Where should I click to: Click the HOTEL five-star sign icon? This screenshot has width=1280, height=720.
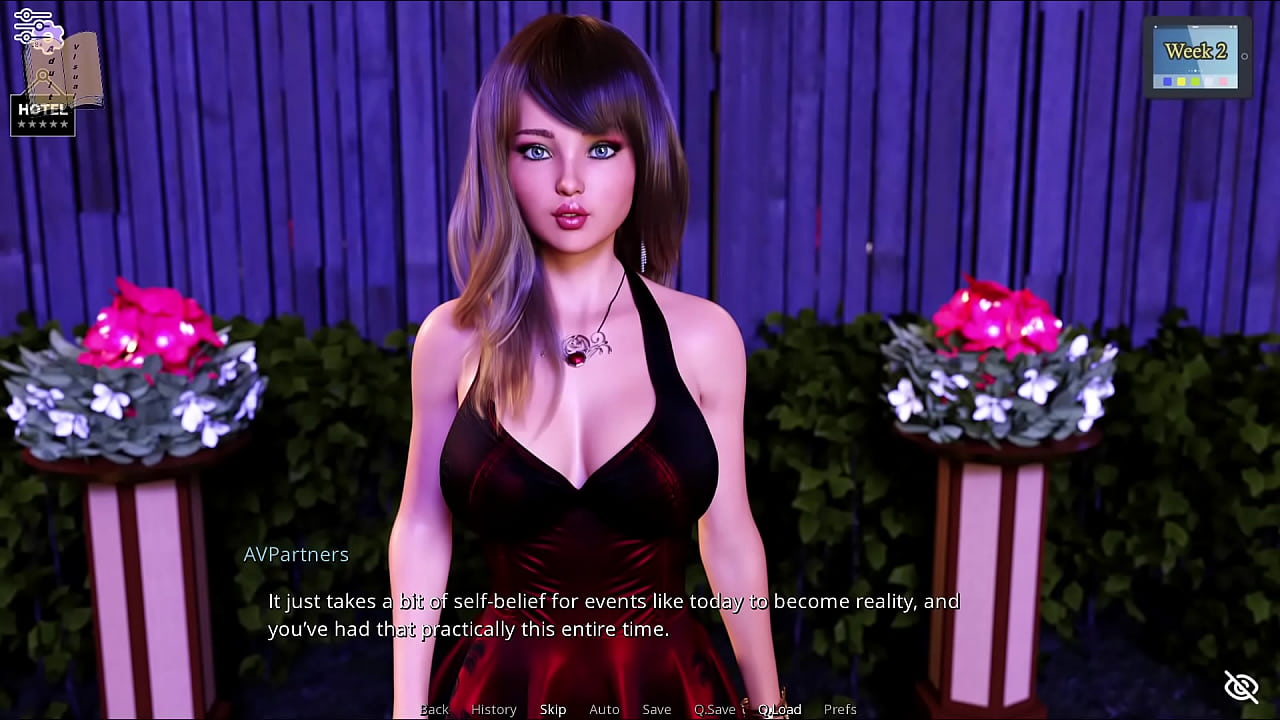[43, 116]
